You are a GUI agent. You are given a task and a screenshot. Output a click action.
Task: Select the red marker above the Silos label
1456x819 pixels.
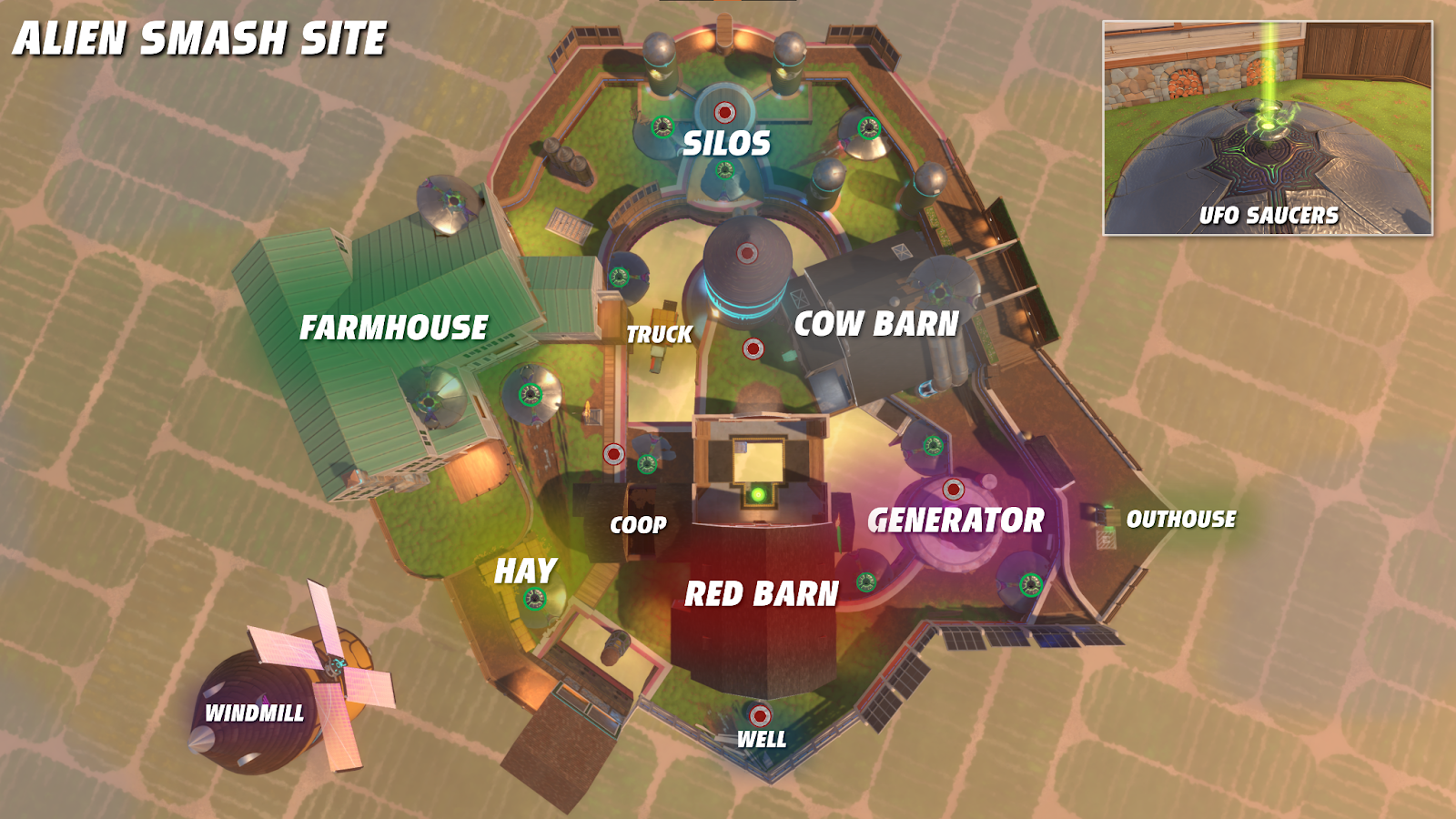[724, 113]
